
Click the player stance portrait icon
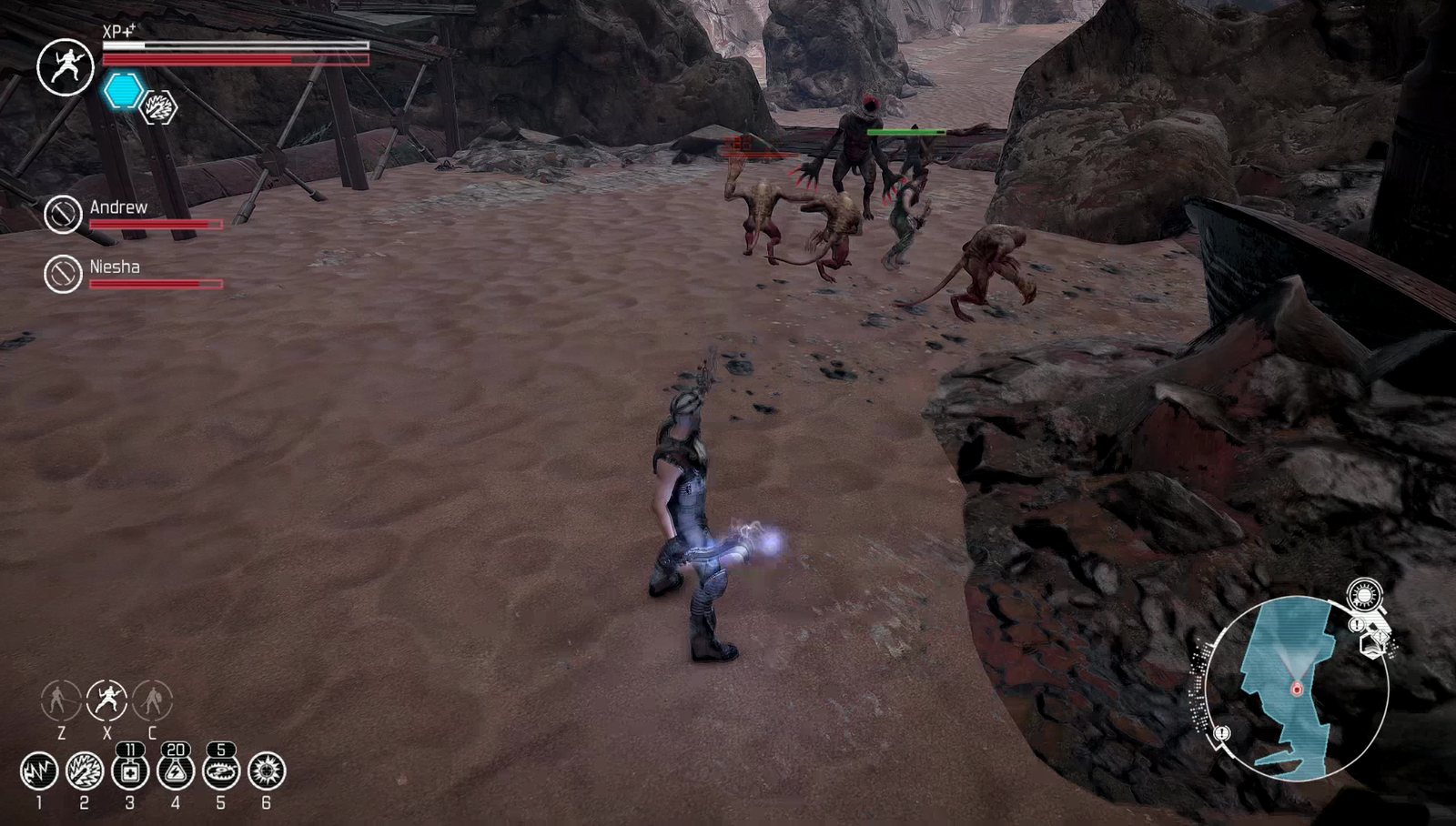click(66, 66)
